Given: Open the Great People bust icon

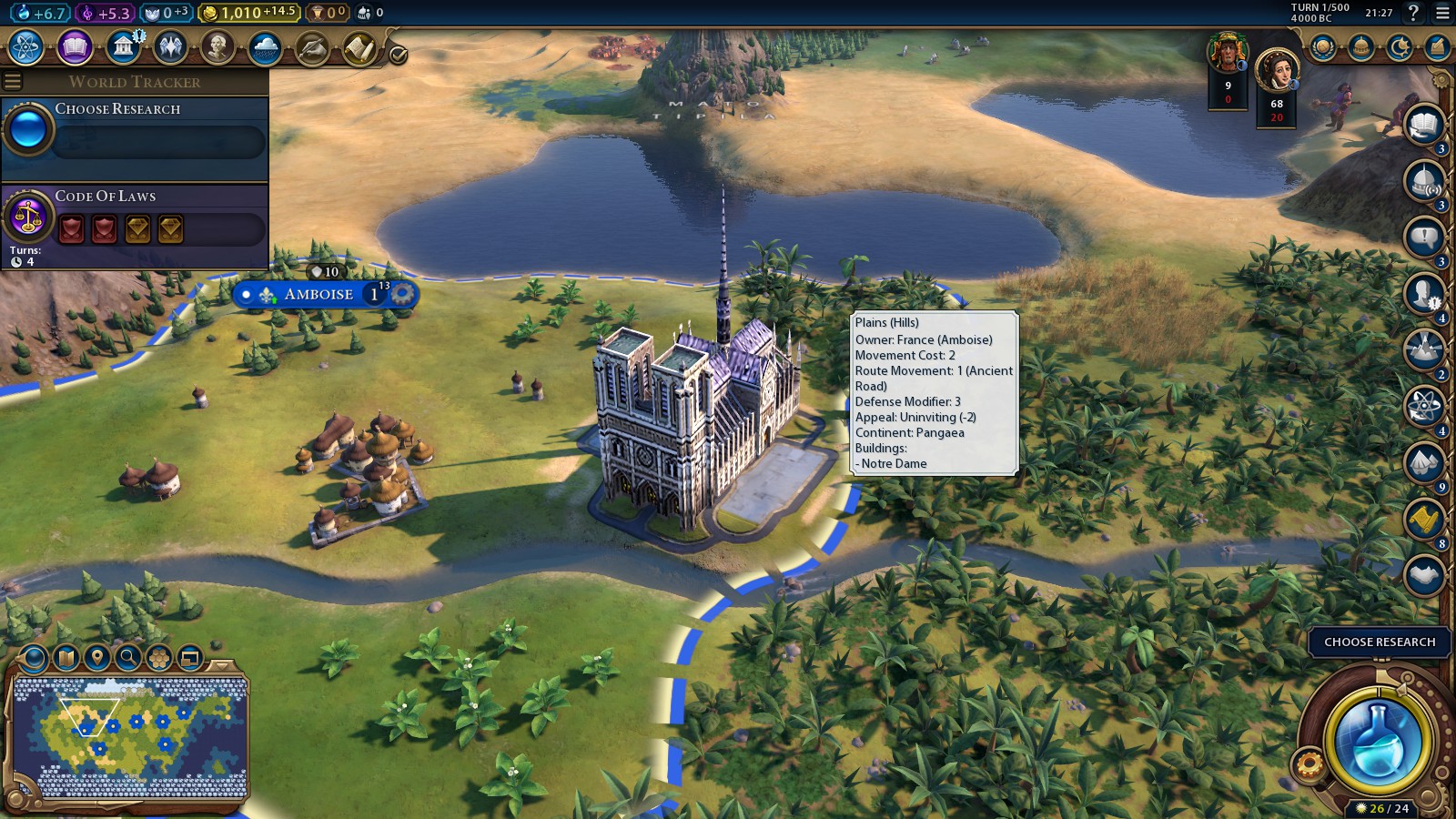Looking at the screenshot, I should pos(217,47).
